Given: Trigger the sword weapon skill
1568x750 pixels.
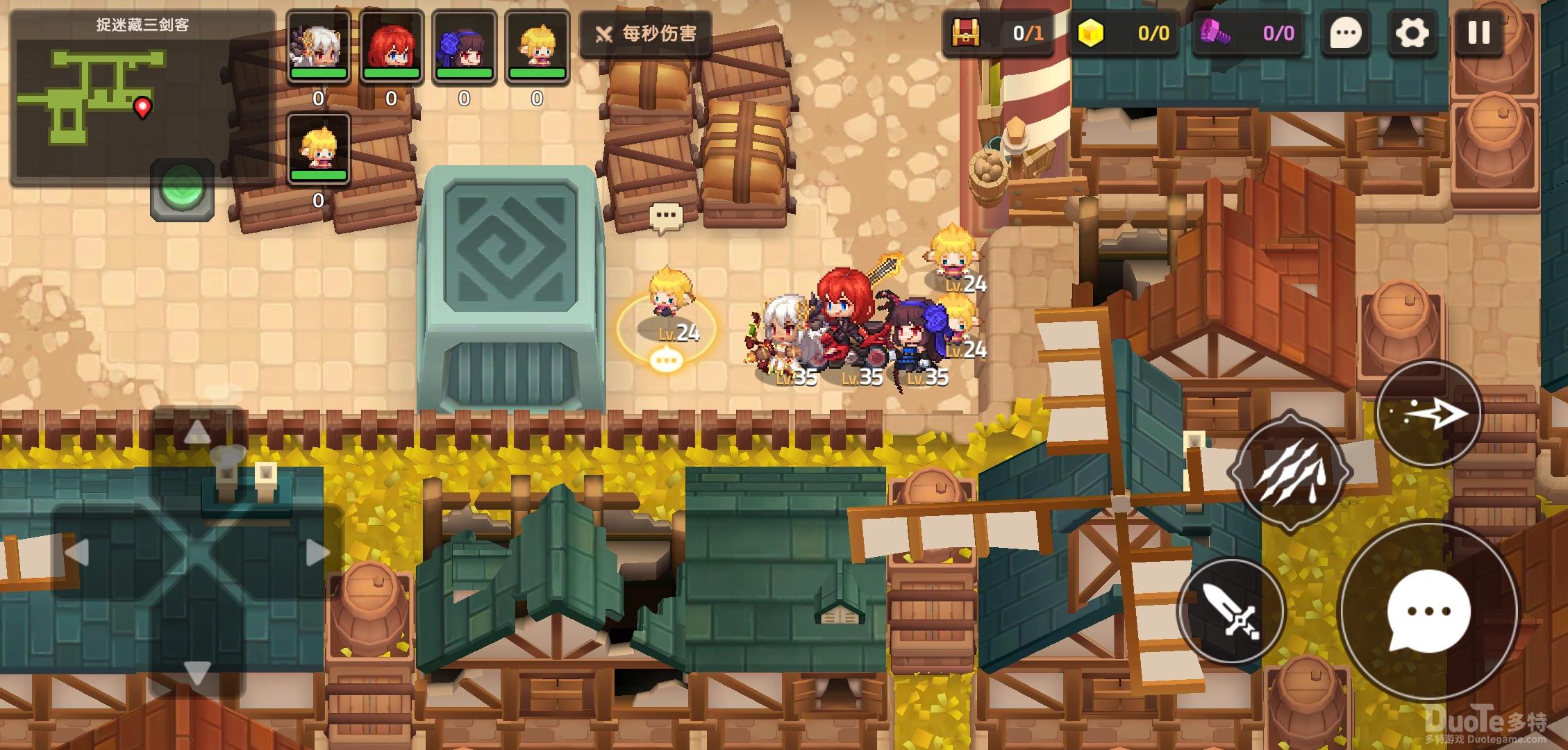Looking at the screenshot, I should 1231,612.
